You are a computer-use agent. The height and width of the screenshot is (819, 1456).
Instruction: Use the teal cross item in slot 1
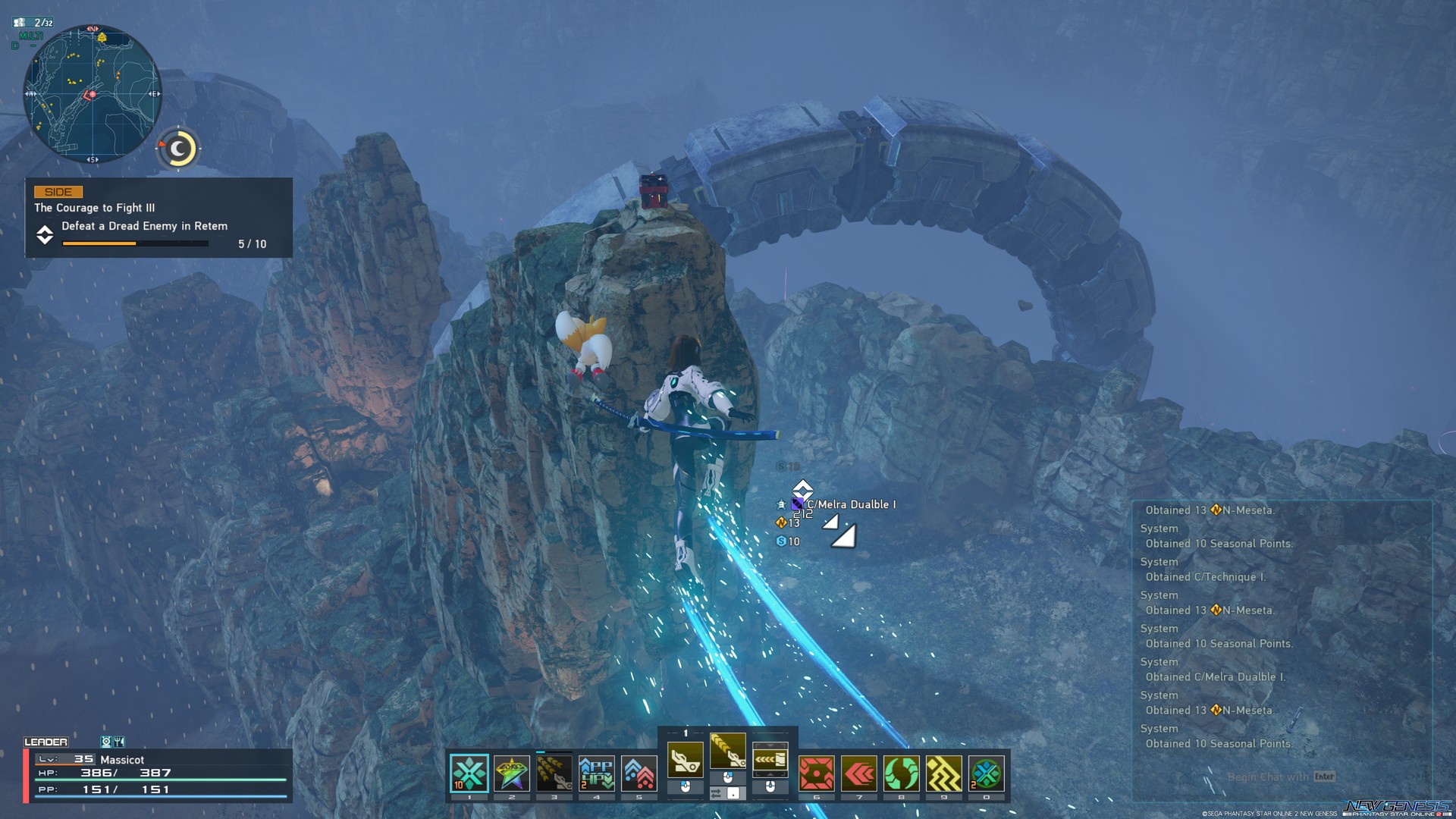[469, 773]
